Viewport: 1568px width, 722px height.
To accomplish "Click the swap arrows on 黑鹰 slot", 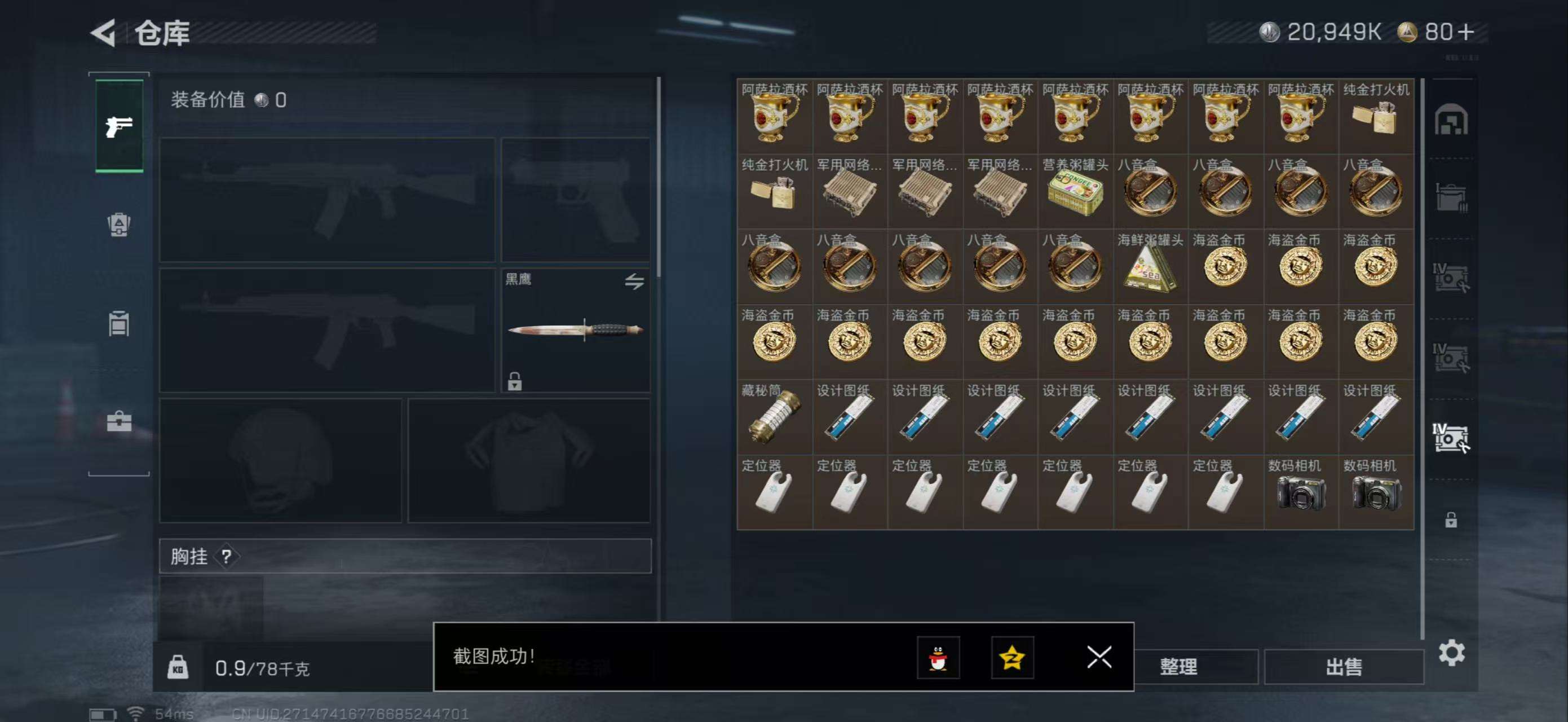I will [634, 281].
